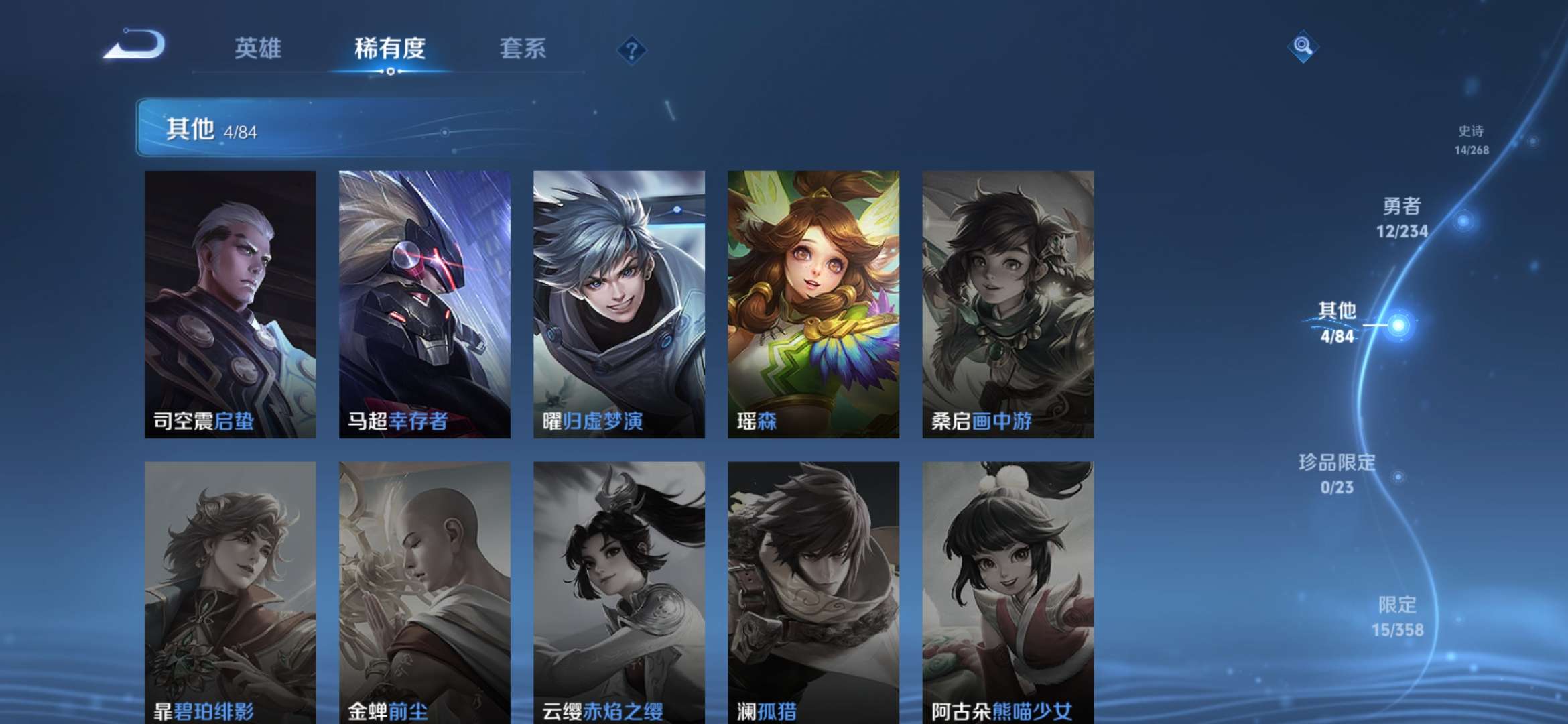The image size is (1568, 724).
Task: Jump to the 史诗 rarity section
Action: click(x=1472, y=139)
